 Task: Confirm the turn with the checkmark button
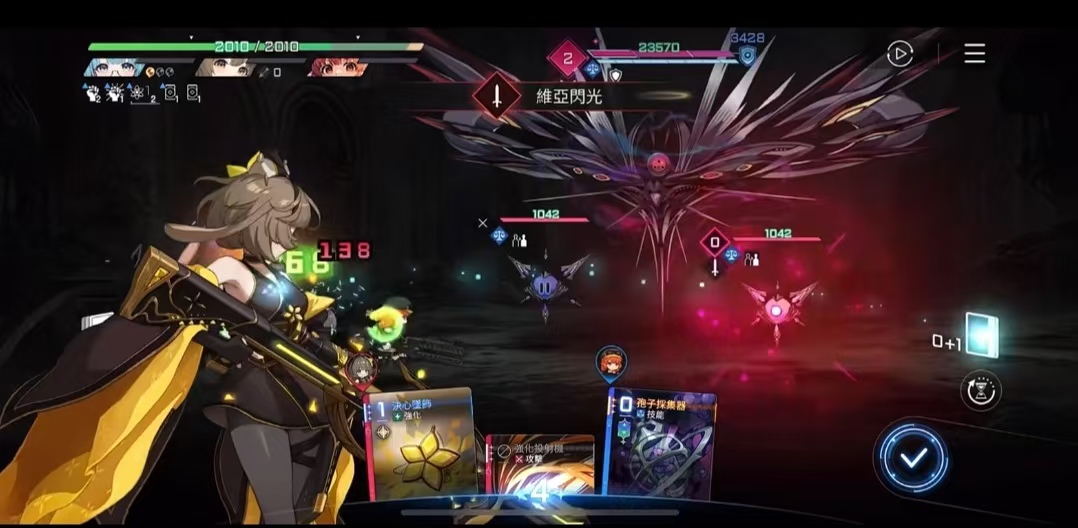click(x=912, y=458)
